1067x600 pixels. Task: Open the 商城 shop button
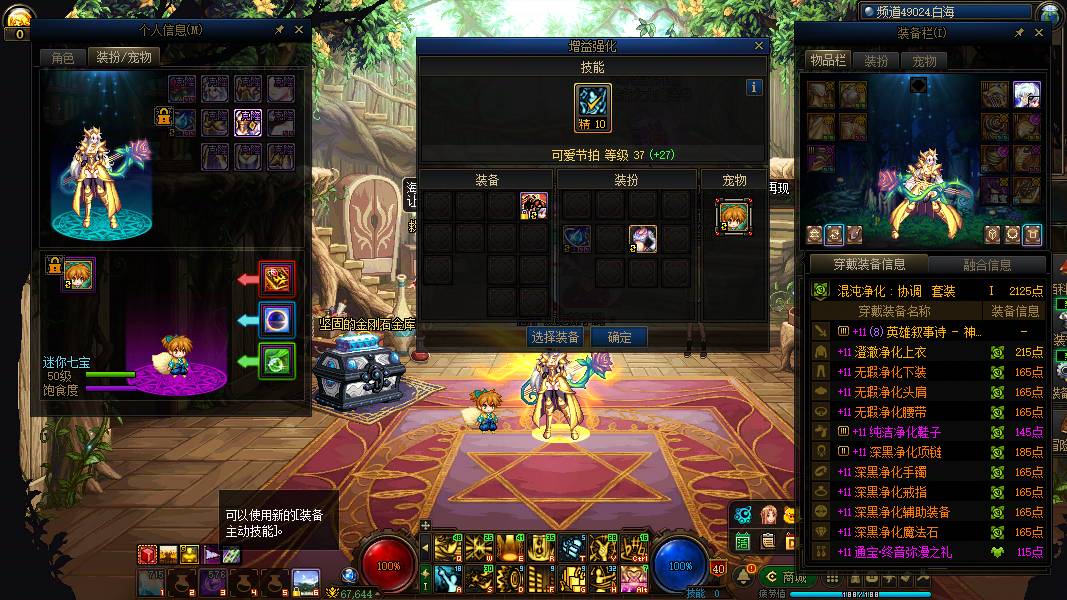tap(786, 577)
